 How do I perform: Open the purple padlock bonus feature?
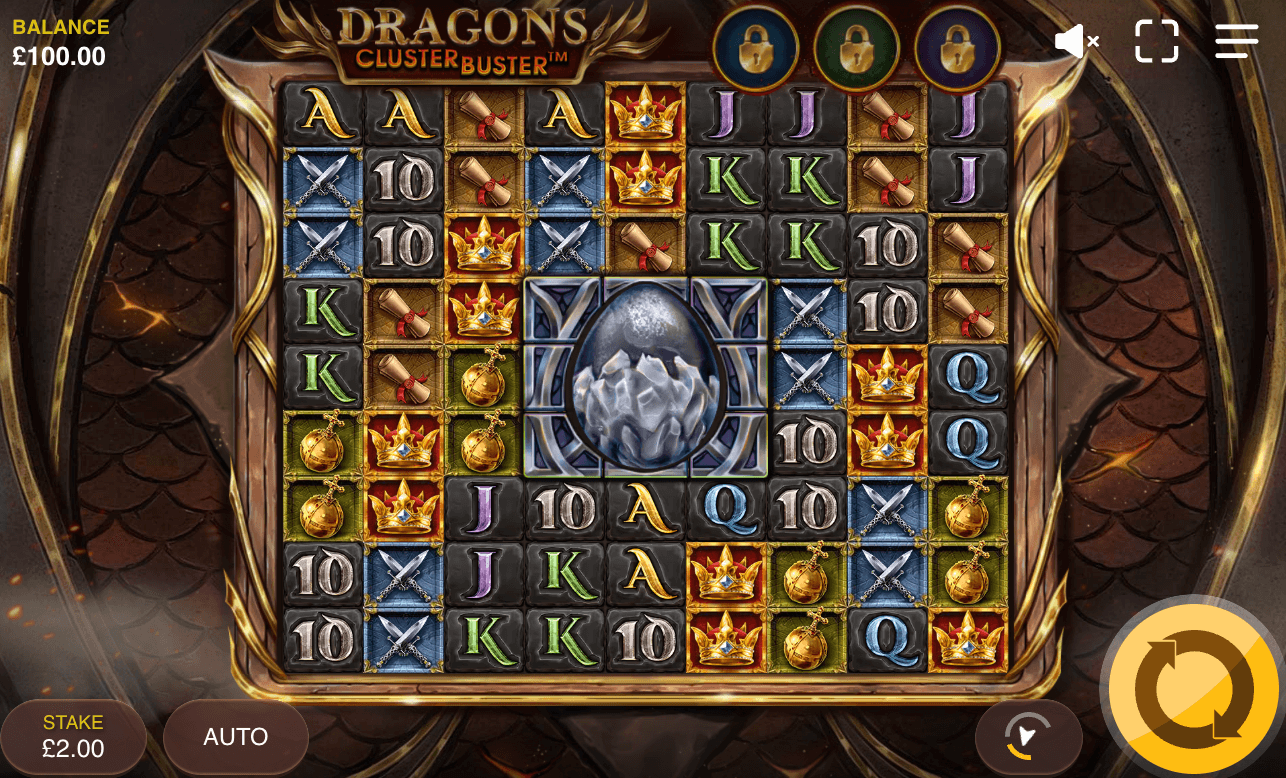[957, 46]
